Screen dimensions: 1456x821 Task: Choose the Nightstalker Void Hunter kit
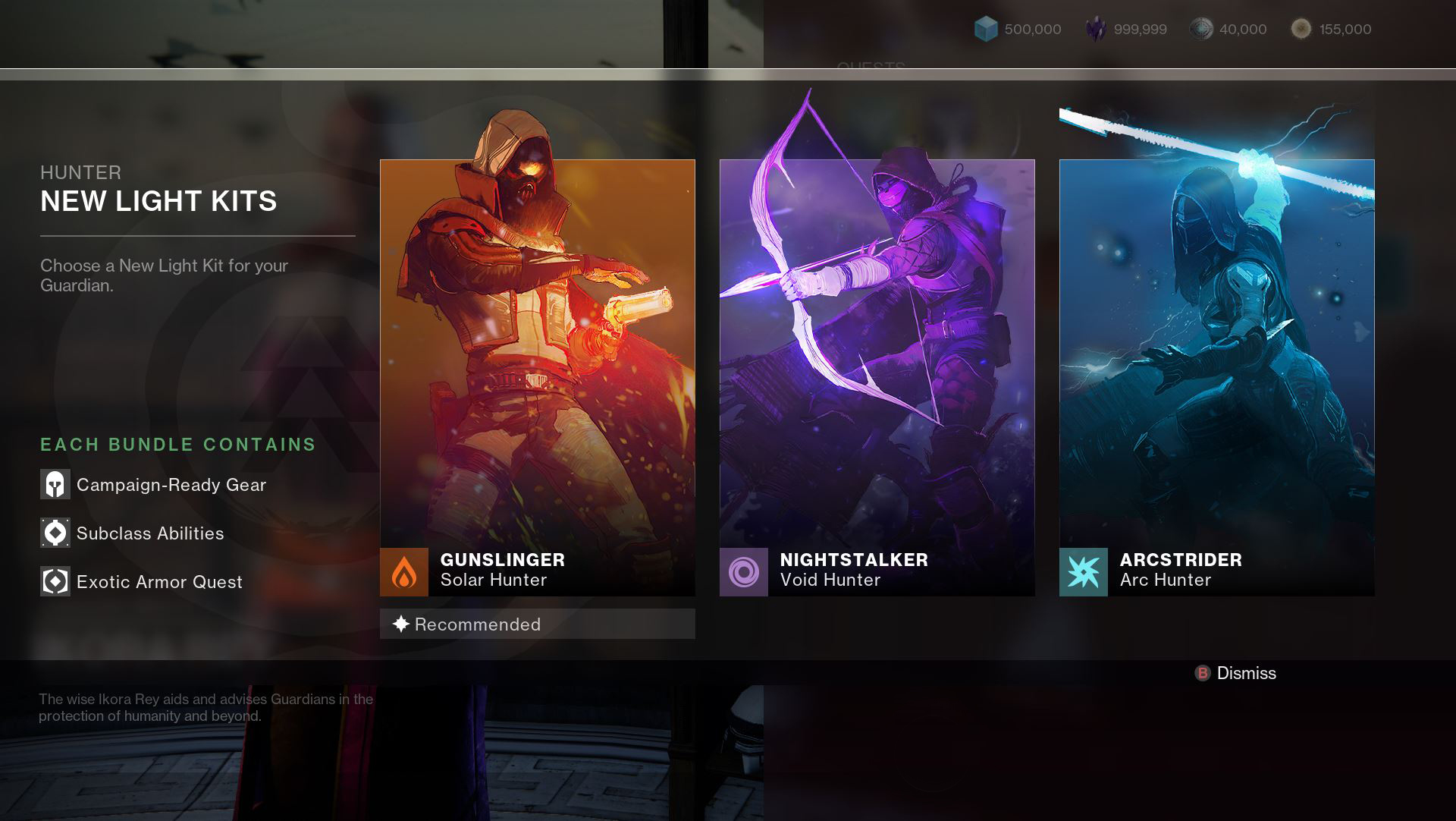point(877,357)
